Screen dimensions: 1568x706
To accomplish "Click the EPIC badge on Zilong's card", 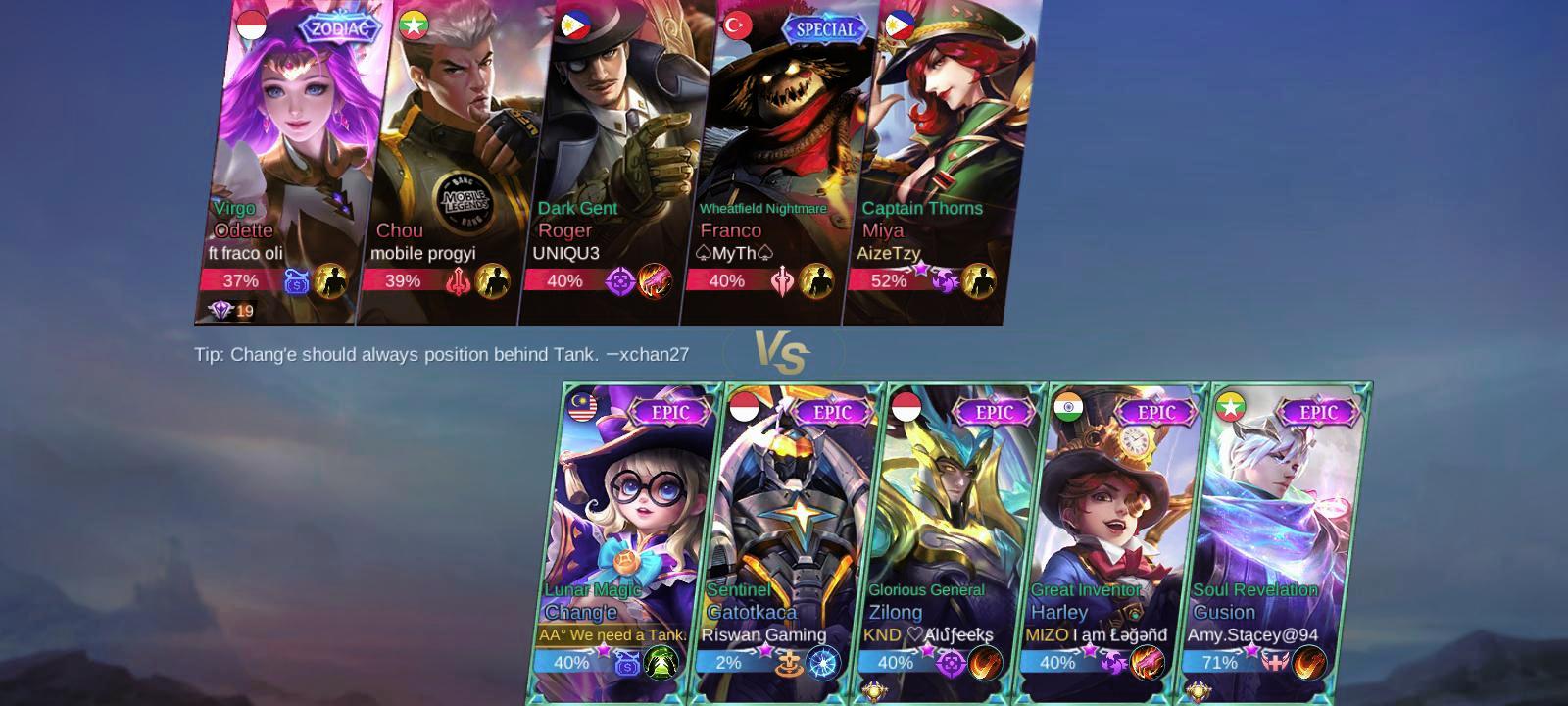I will pyautogui.click(x=992, y=413).
